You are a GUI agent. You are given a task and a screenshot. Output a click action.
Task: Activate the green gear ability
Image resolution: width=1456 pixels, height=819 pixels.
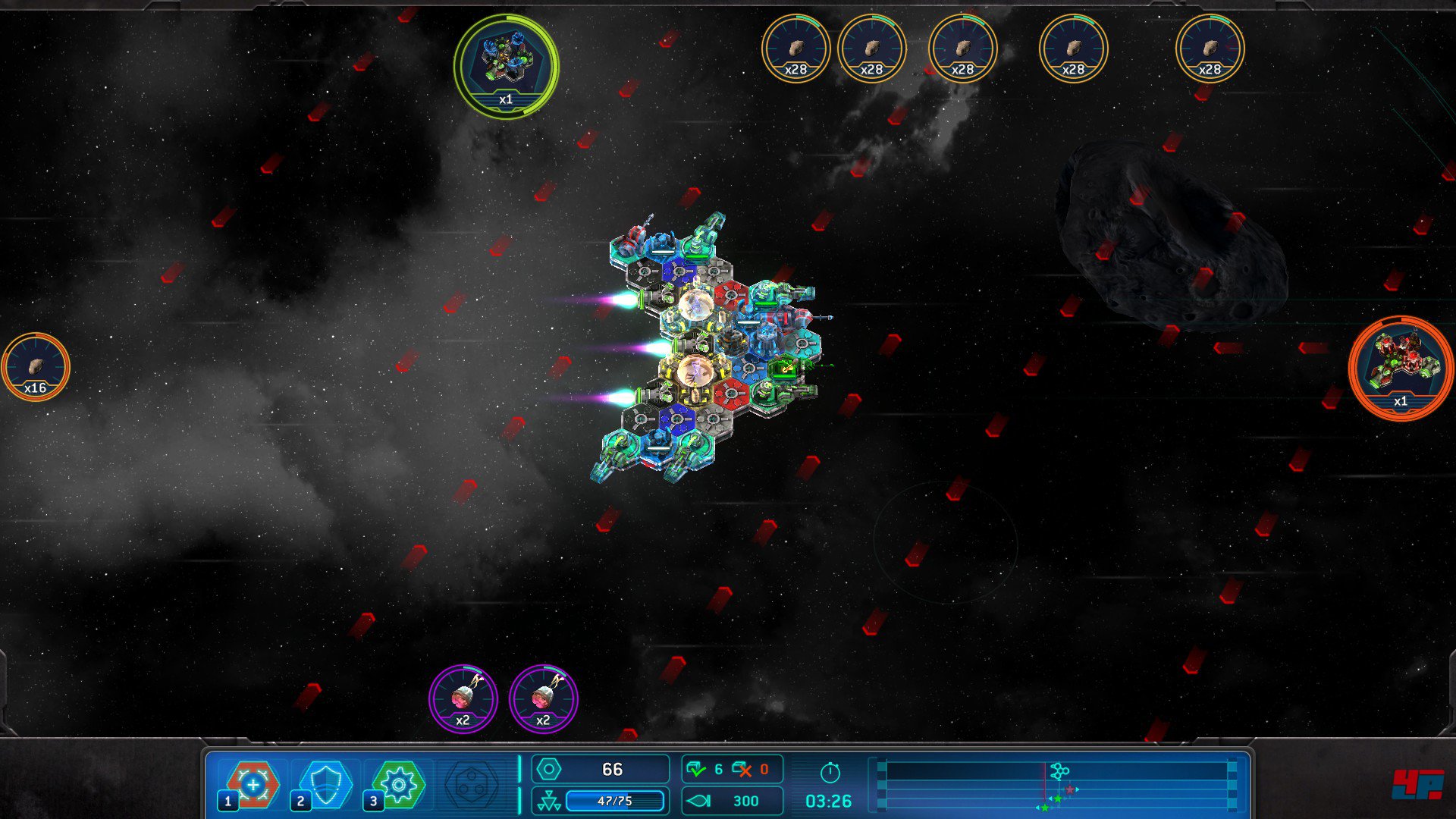pyautogui.click(x=398, y=784)
